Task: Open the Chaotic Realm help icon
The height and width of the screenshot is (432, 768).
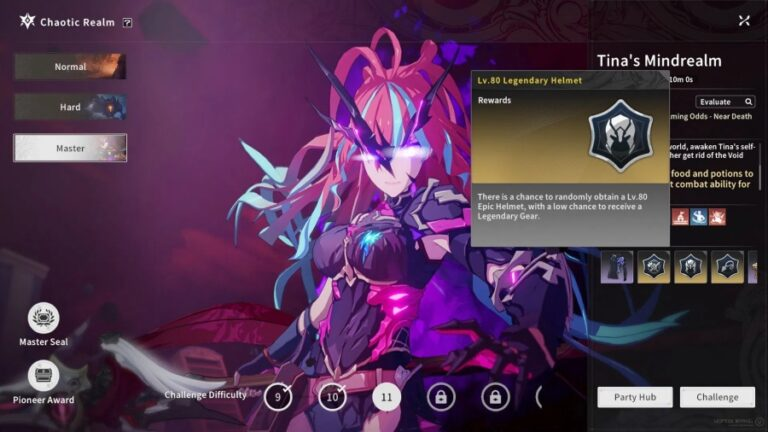Action: (128, 22)
